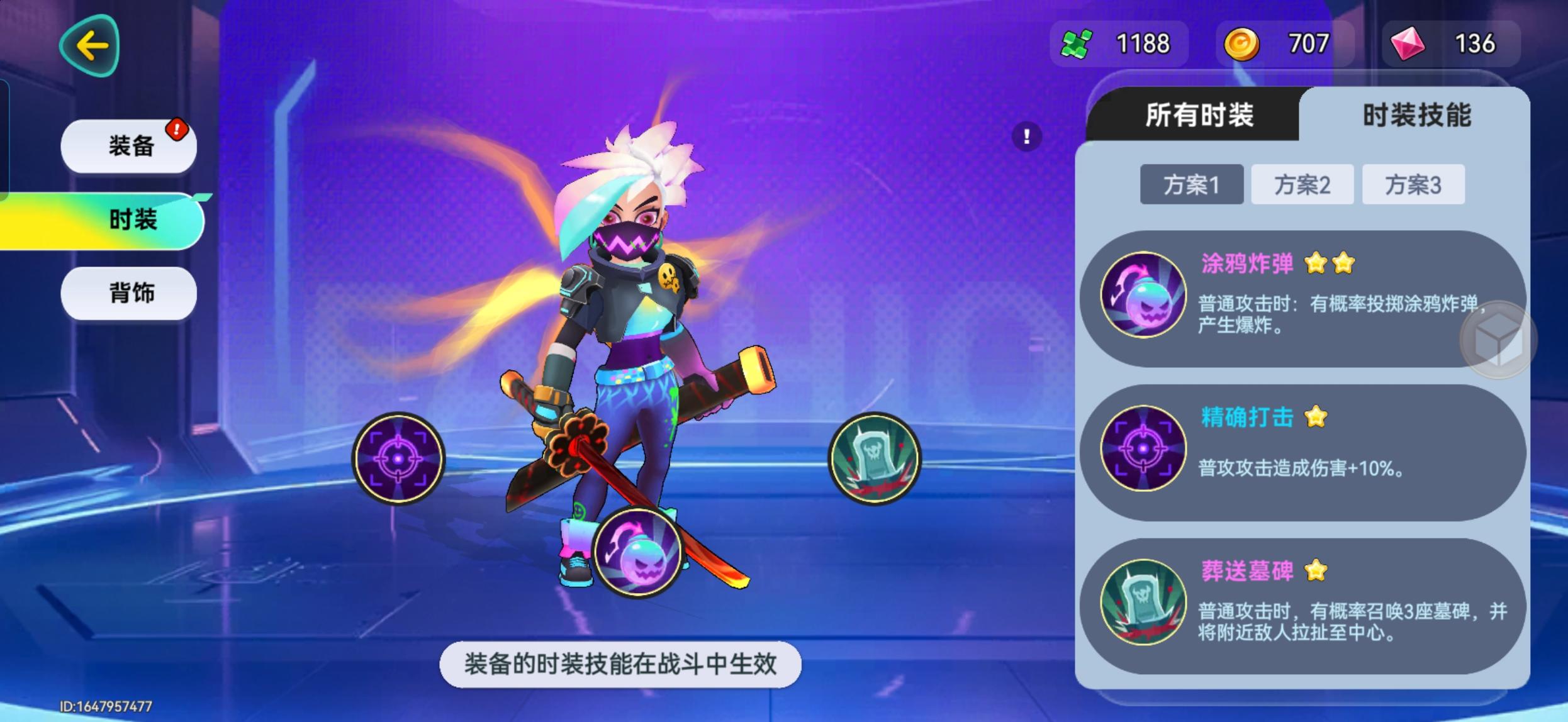Click the purple crosshair icon floating near the character
The image size is (1568, 722).
tap(399, 458)
